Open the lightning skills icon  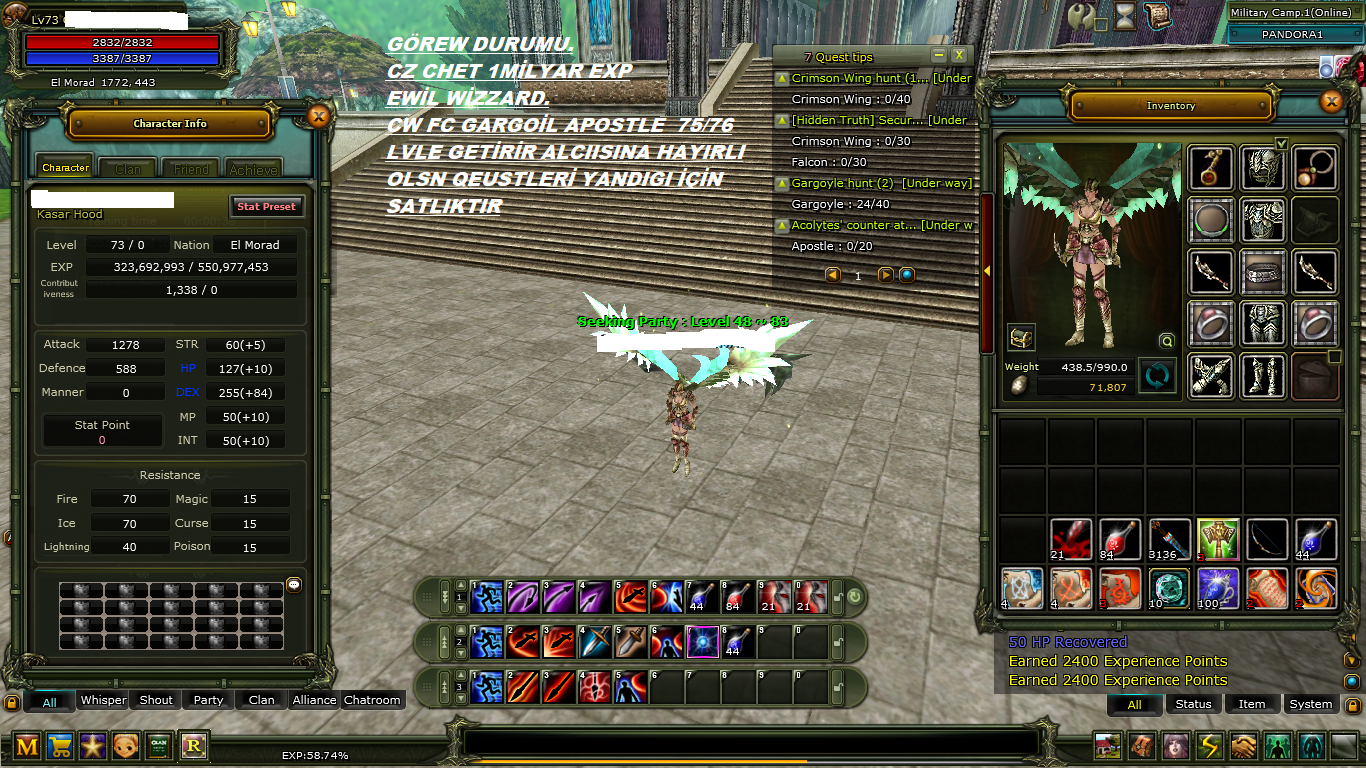pos(1209,746)
